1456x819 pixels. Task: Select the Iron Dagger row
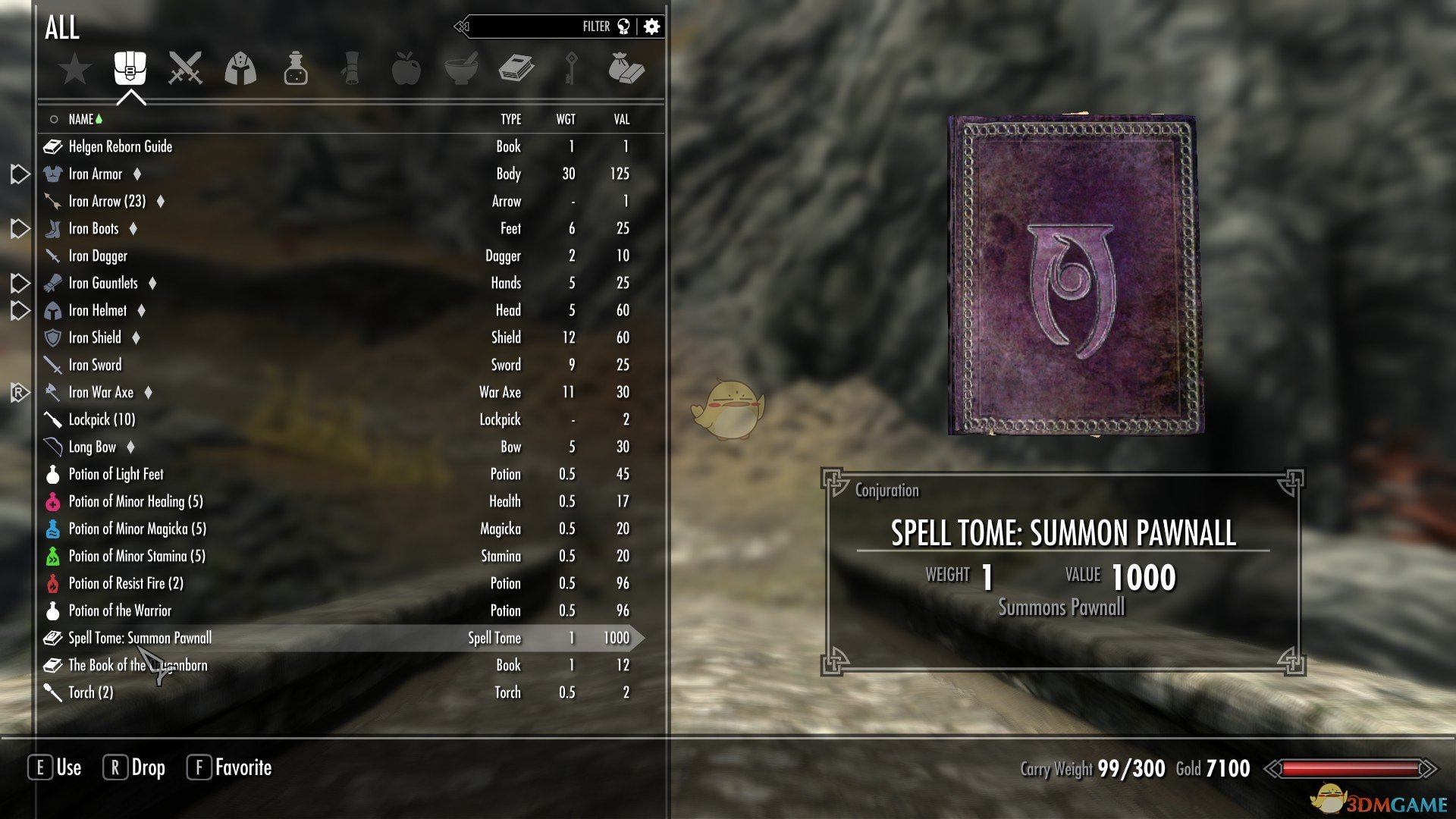(x=98, y=256)
